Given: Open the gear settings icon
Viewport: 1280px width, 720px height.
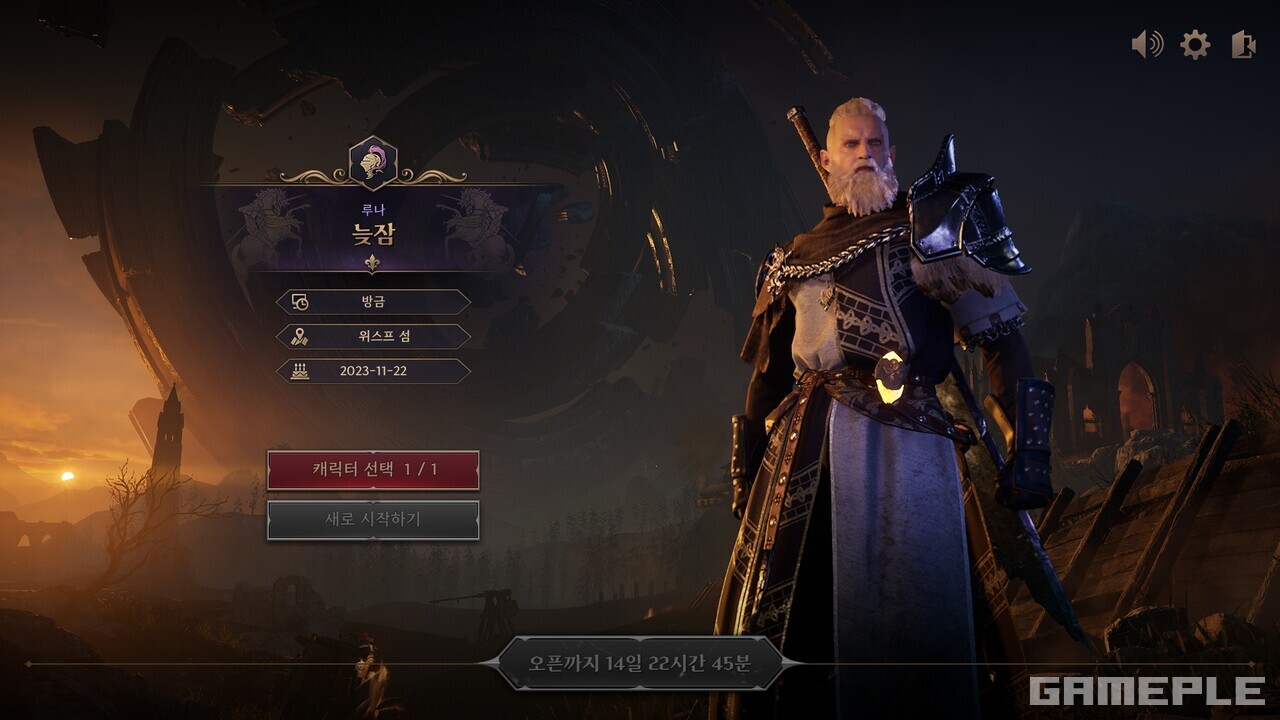Looking at the screenshot, I should coord(1195,45).
